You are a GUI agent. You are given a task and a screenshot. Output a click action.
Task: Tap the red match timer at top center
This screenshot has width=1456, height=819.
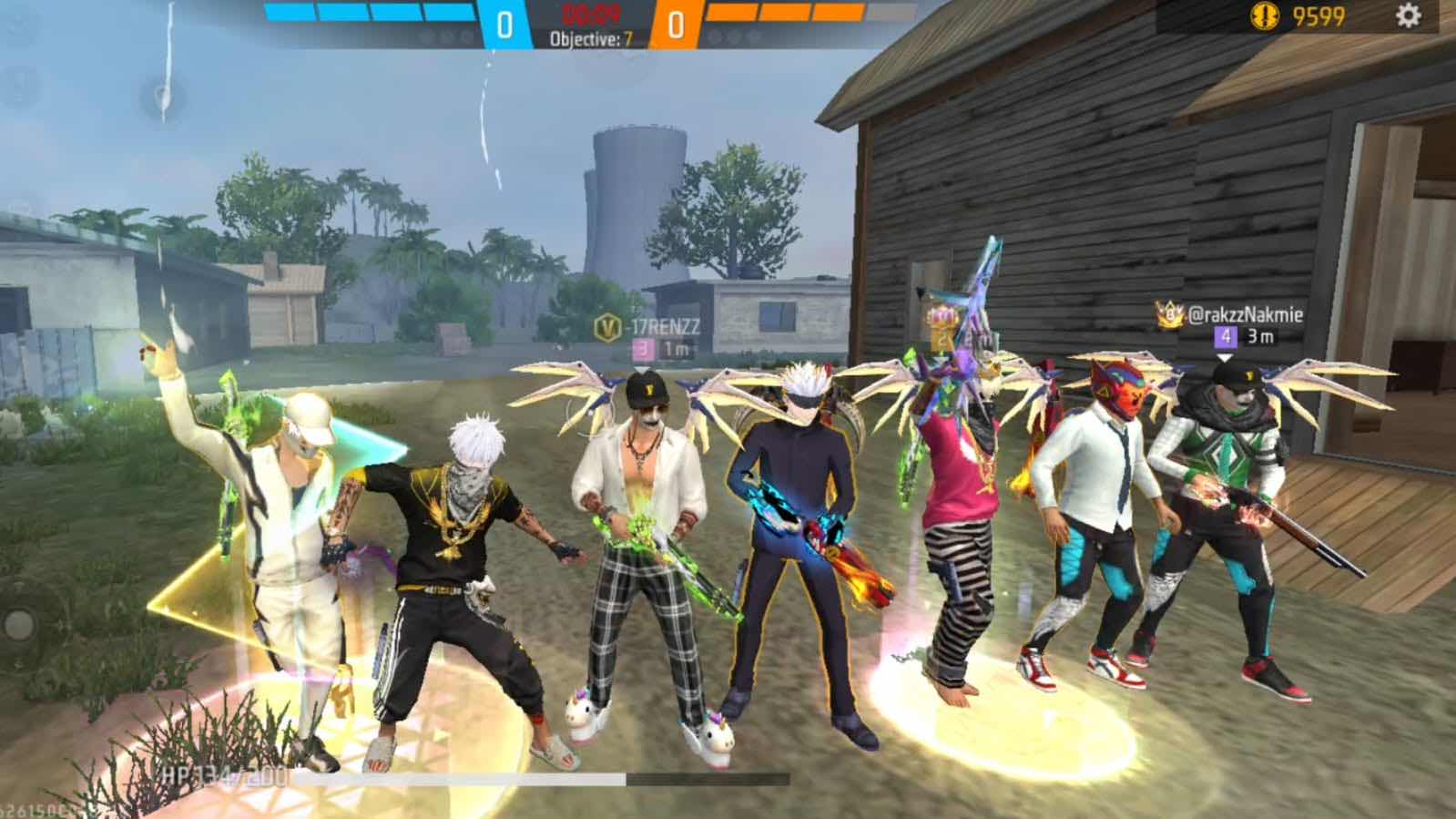[x=591, y=14]
